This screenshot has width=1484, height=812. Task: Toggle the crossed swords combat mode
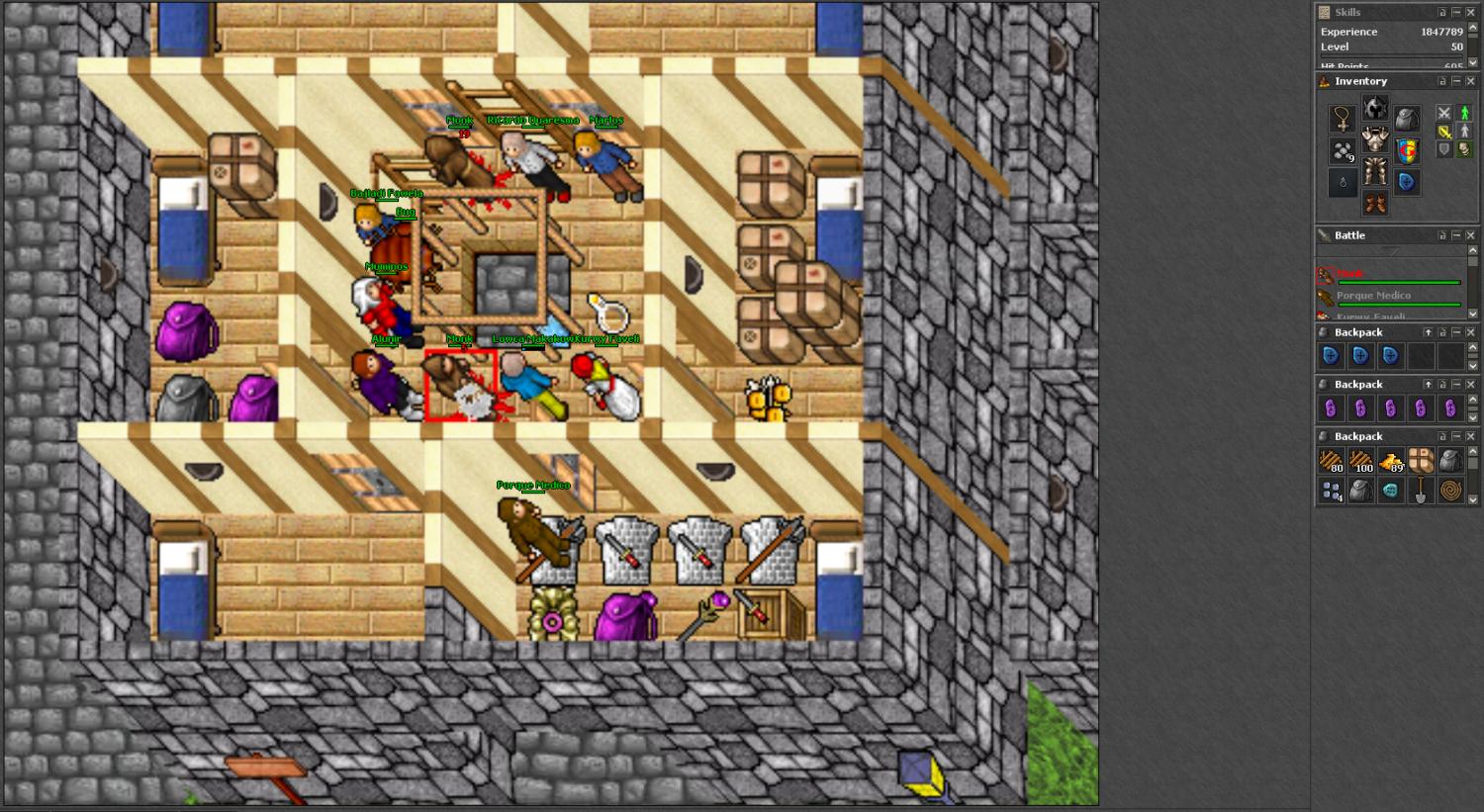(x=1444, y=113)
